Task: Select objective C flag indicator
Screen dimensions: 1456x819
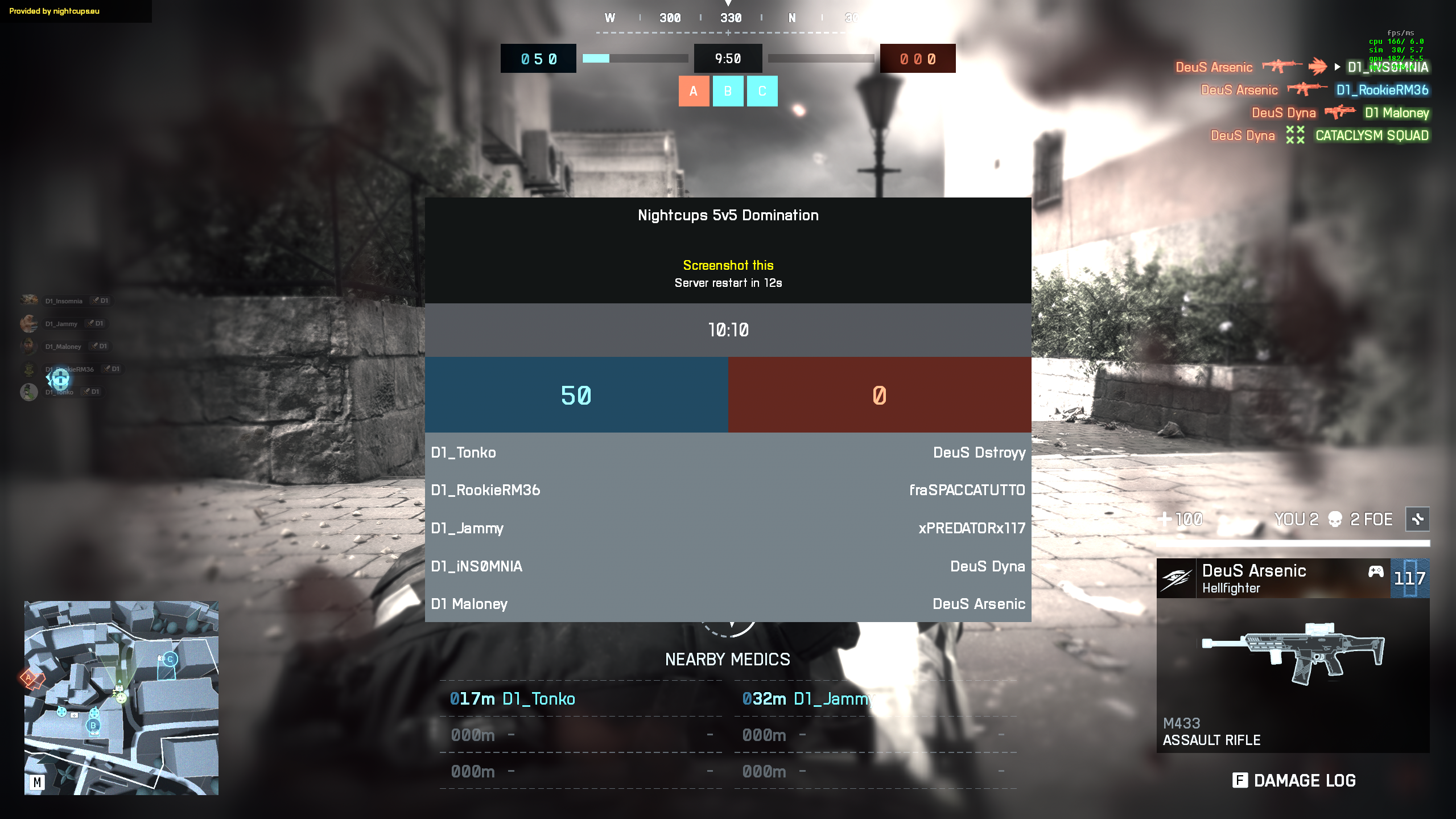Action: (762, 91)
